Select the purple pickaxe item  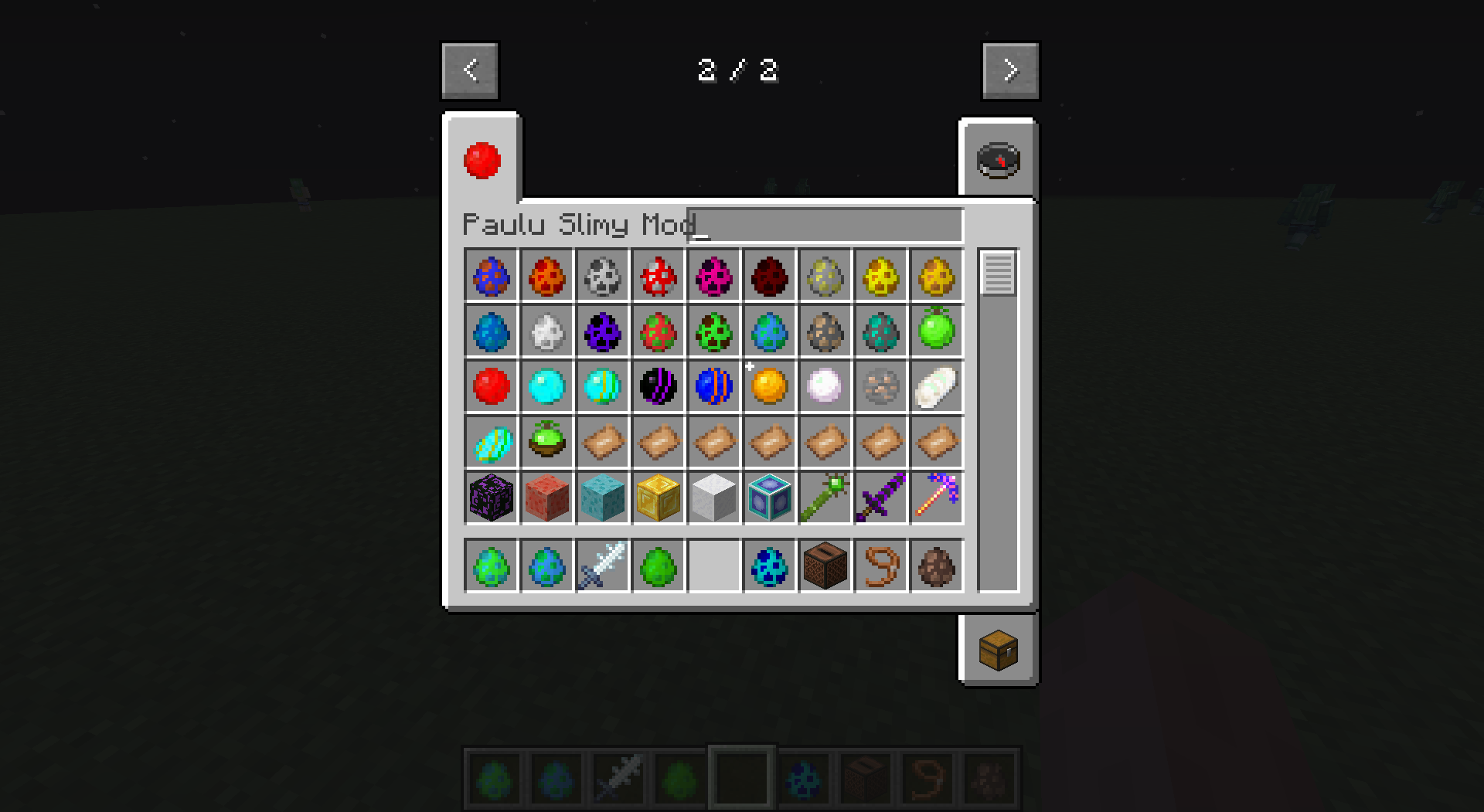[x=936, y=497]
